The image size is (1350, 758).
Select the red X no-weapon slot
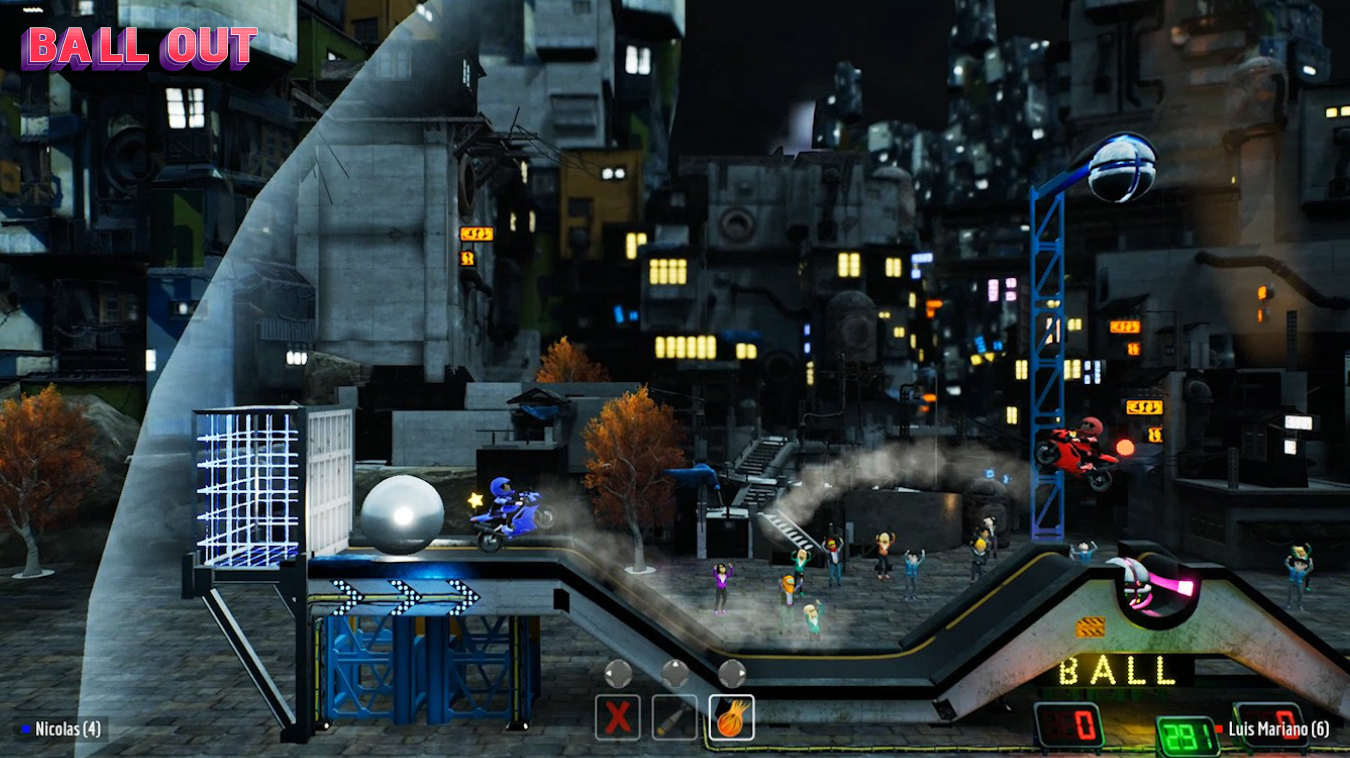pos(618,717)
